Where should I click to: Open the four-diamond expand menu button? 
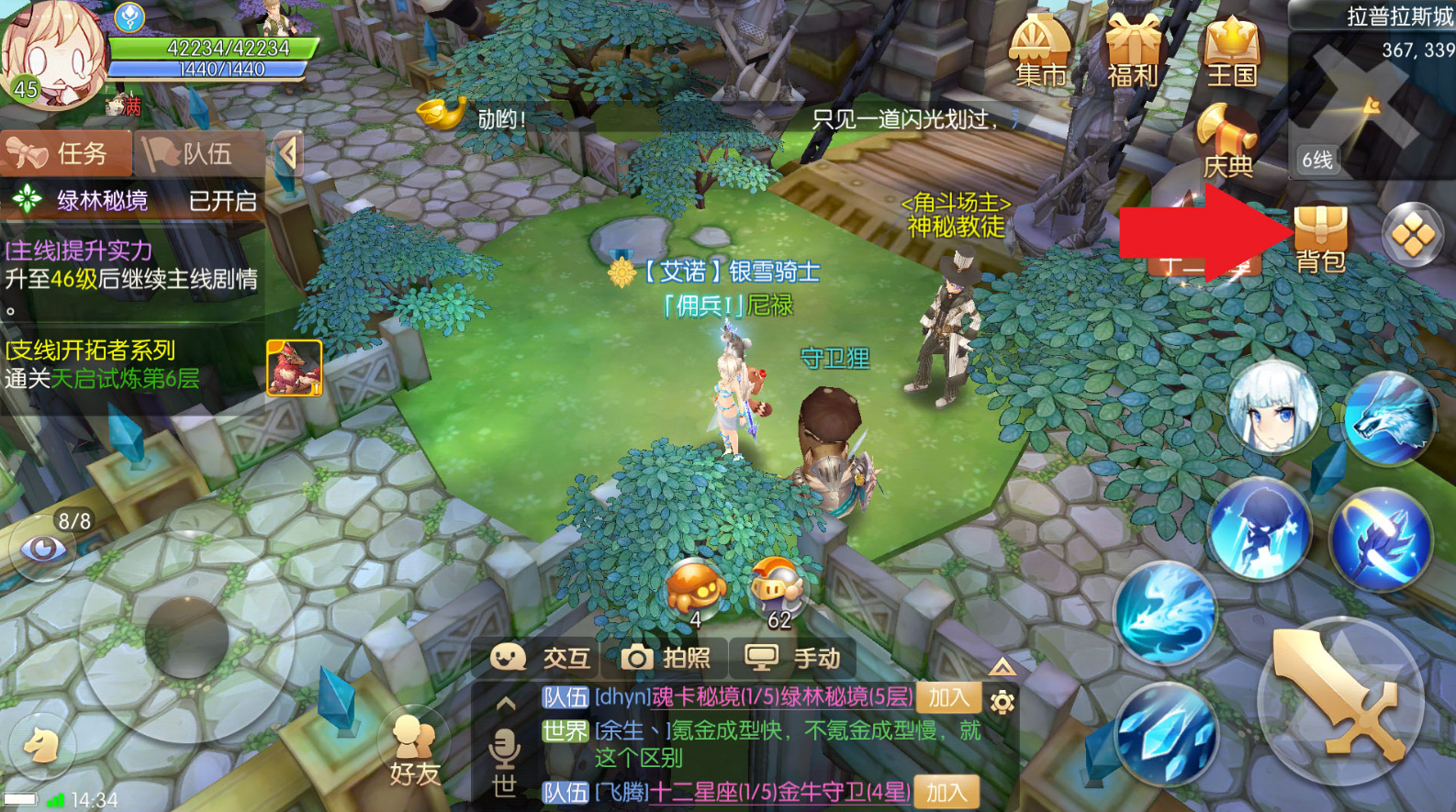click(1412, 236)
